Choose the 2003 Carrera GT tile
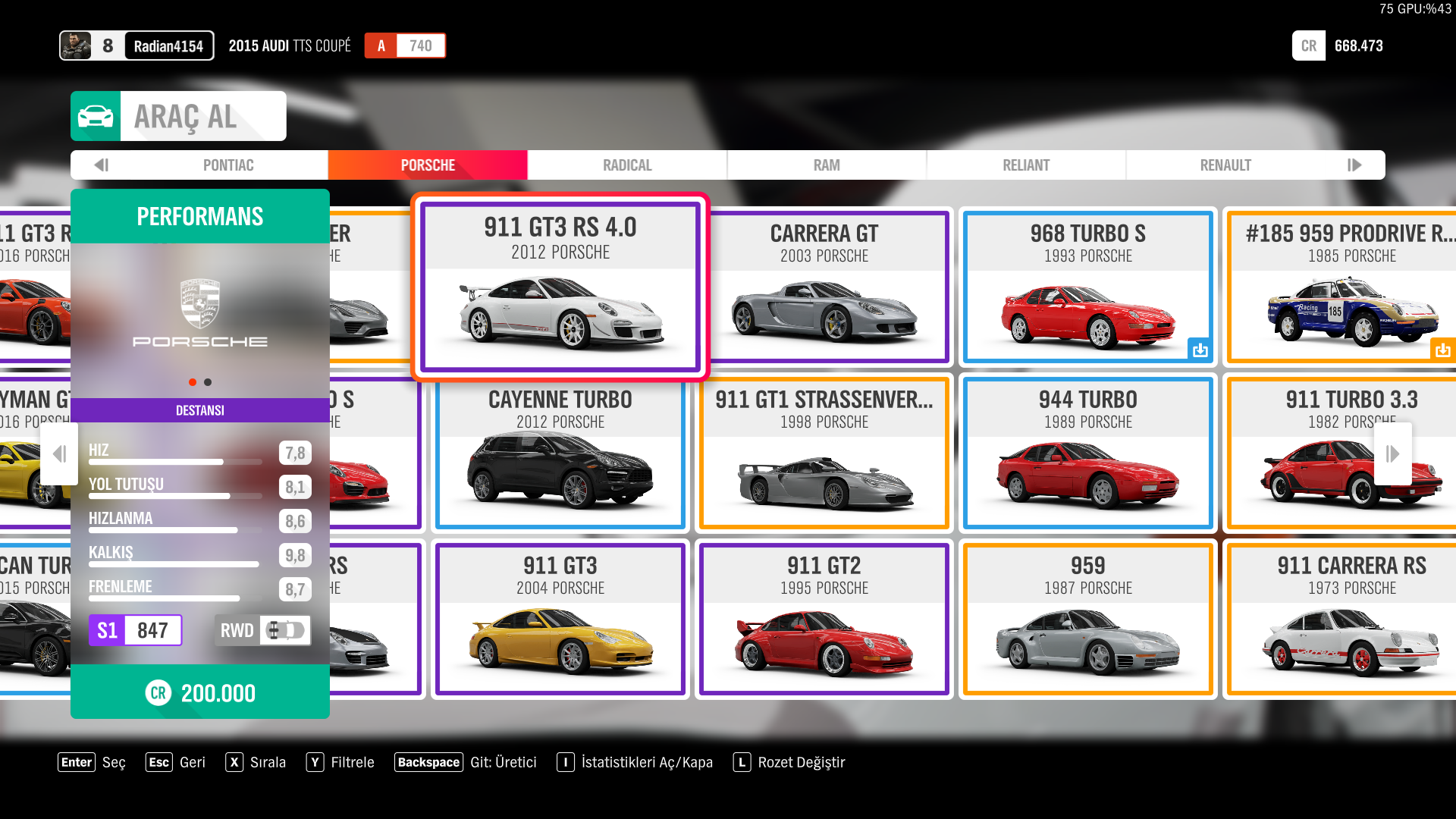 824,287
